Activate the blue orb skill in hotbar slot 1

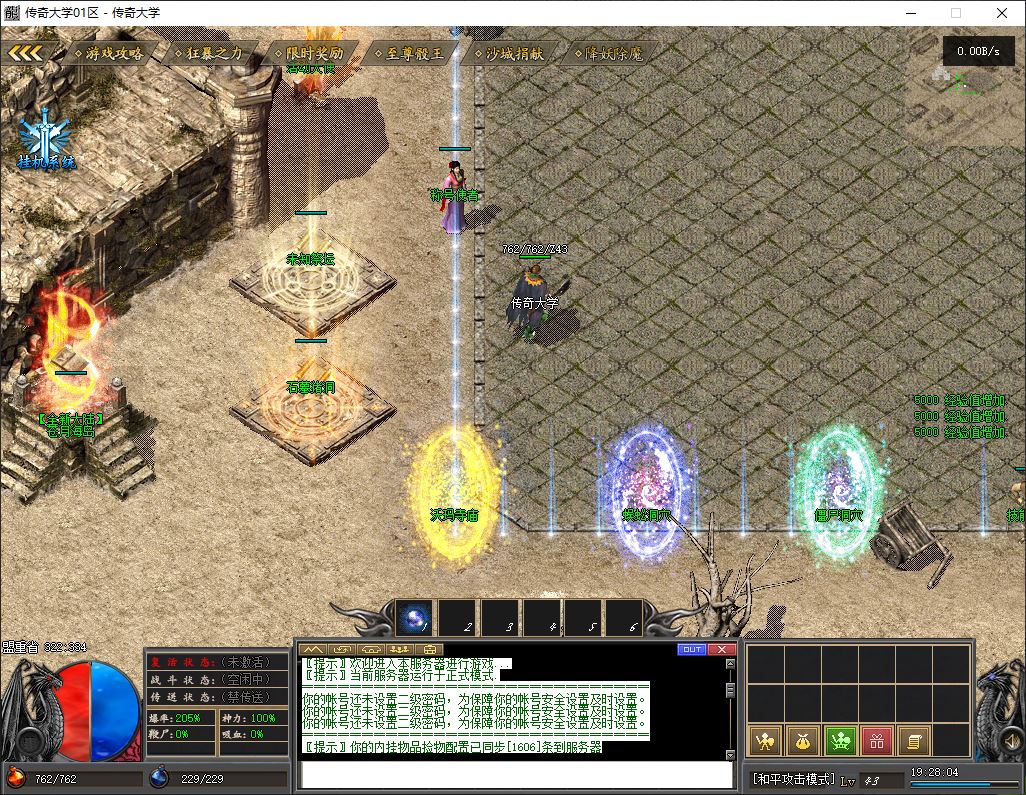[x=414, y=618]
